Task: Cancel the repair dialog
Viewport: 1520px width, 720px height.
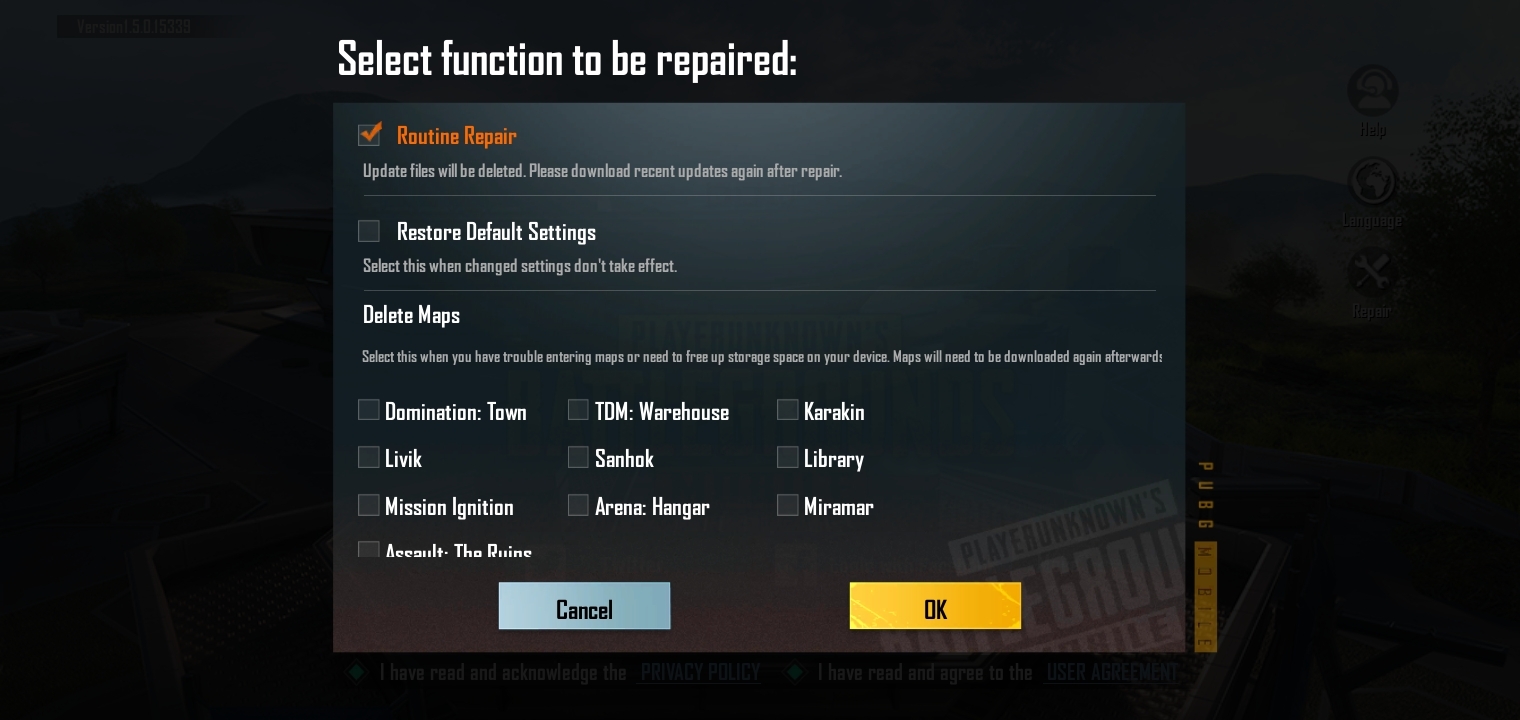Action: [x=584, y=607]
